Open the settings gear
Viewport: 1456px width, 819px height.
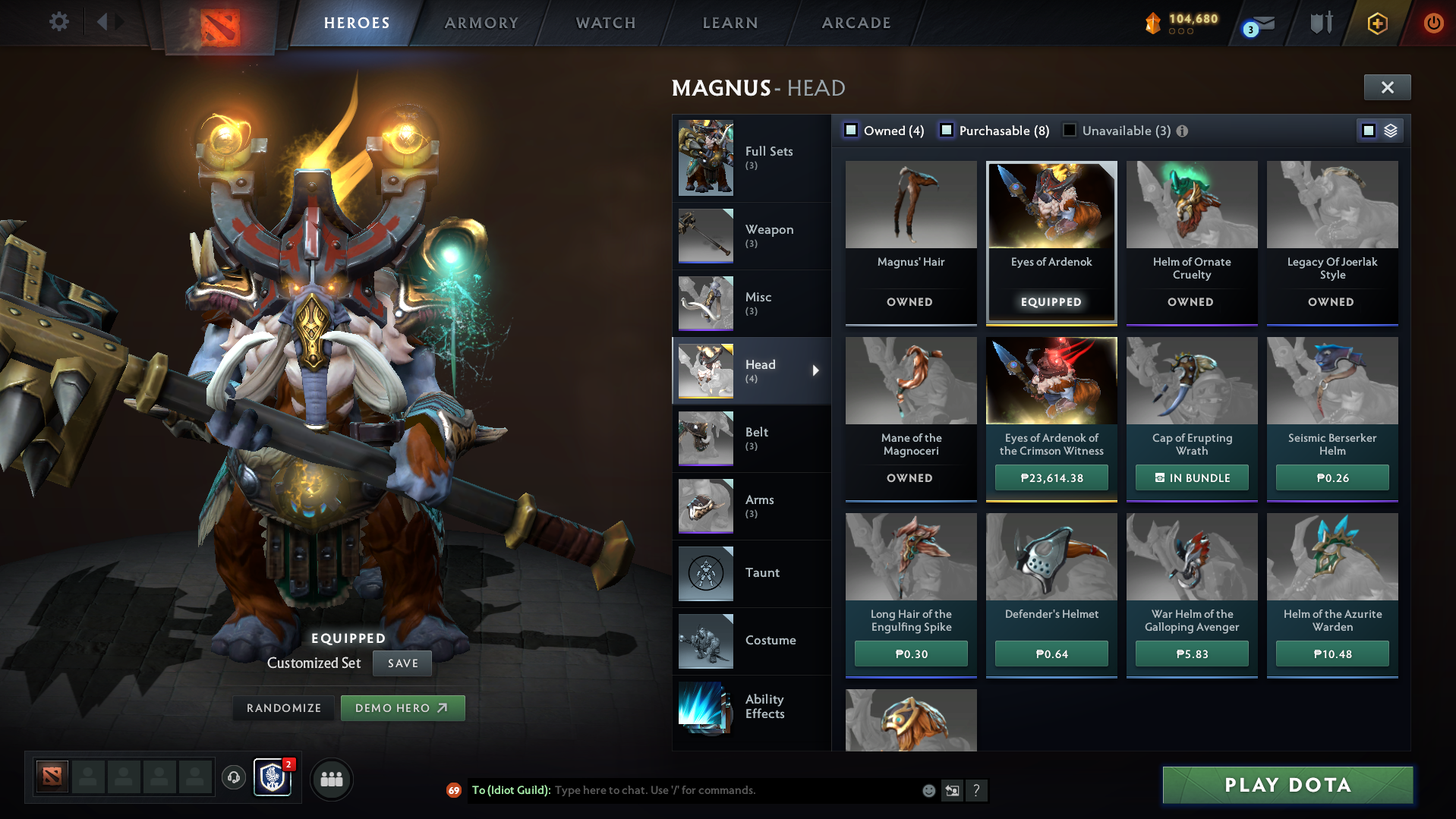point(58,23)
